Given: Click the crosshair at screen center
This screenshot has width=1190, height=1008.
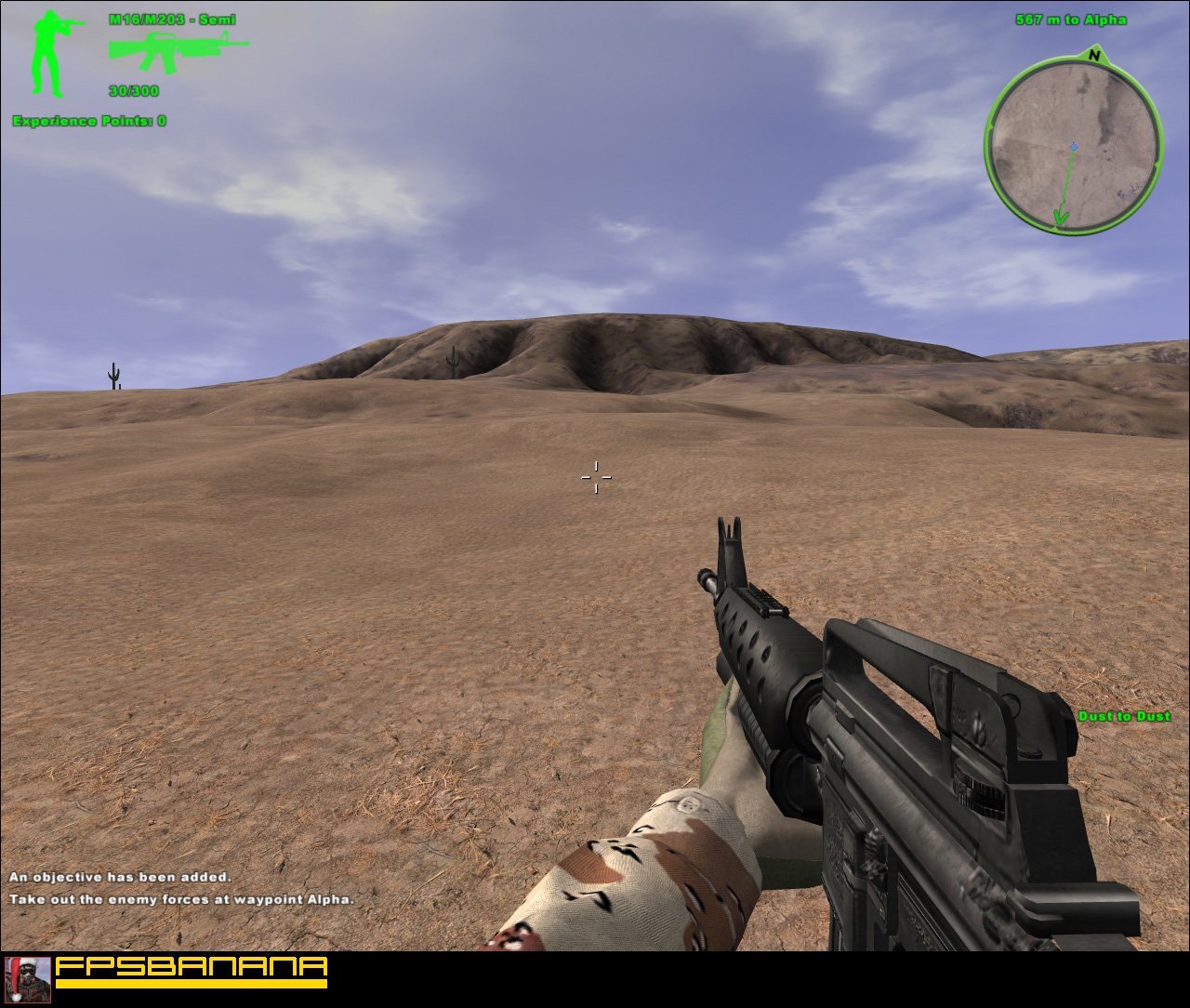Looking at the screenshot, I should pyautogui.click(x=596, y=477).
